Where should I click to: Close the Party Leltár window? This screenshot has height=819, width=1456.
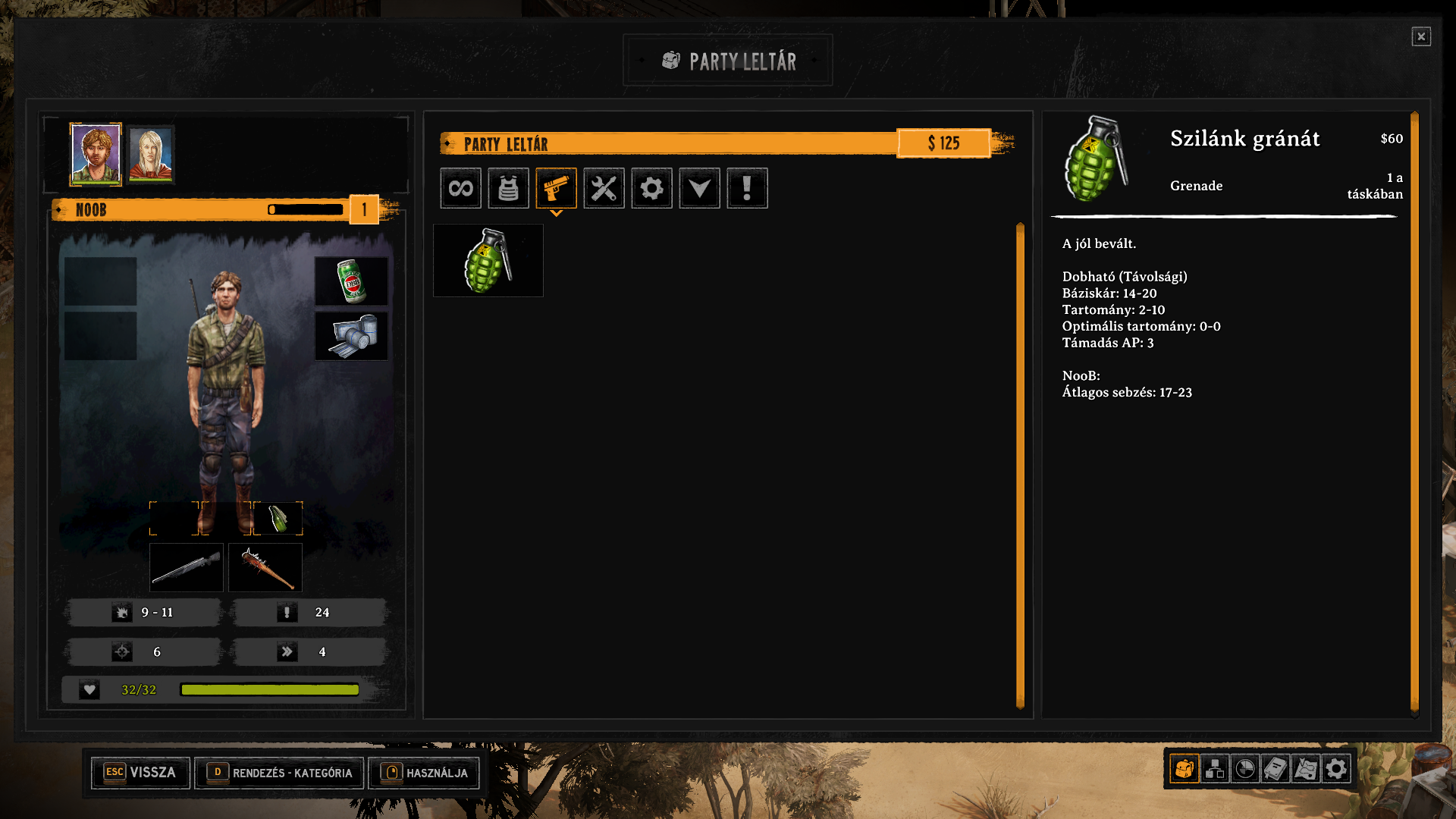[x=1420, y=36]
